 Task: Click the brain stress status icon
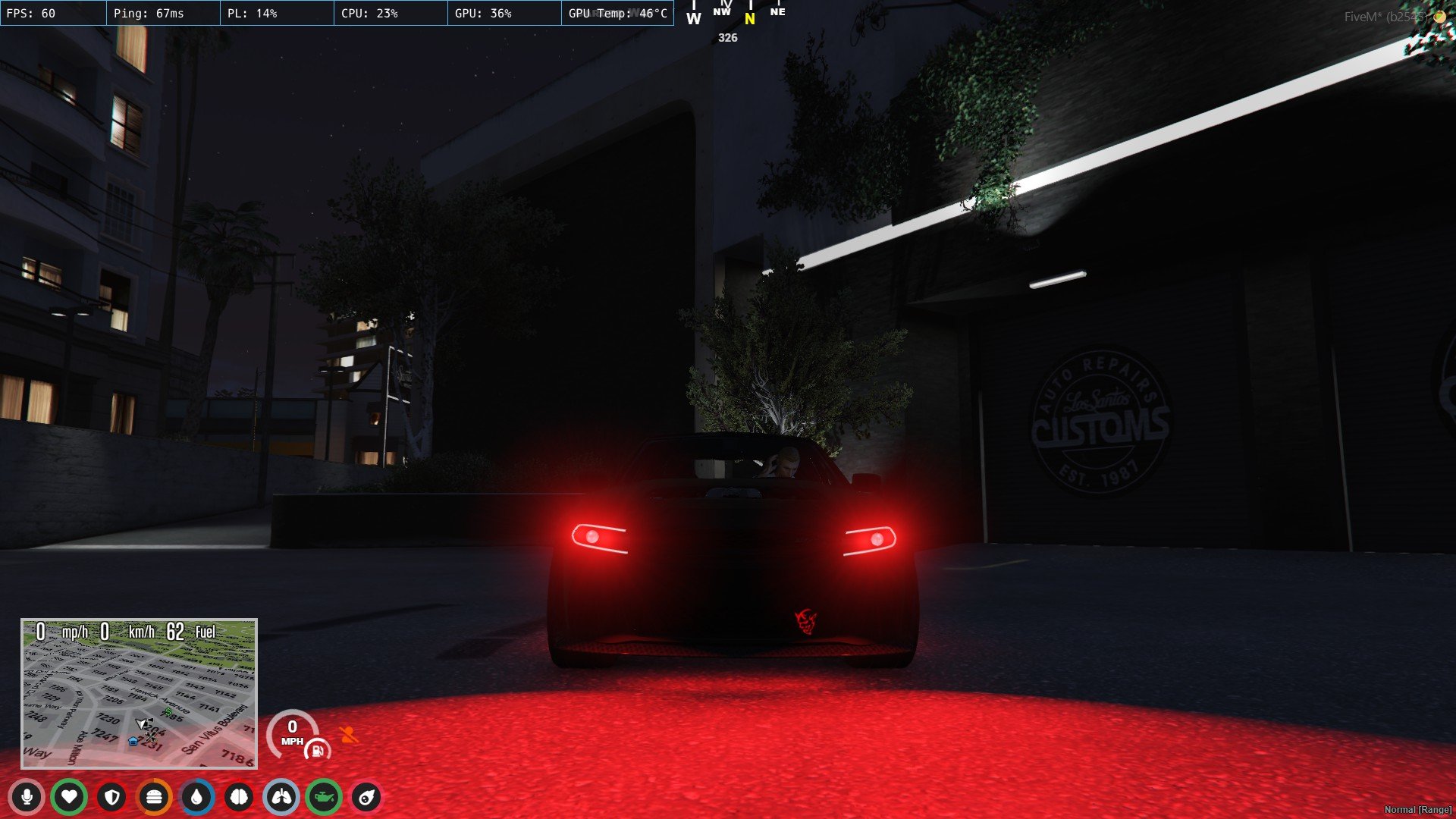pos(240,797)
